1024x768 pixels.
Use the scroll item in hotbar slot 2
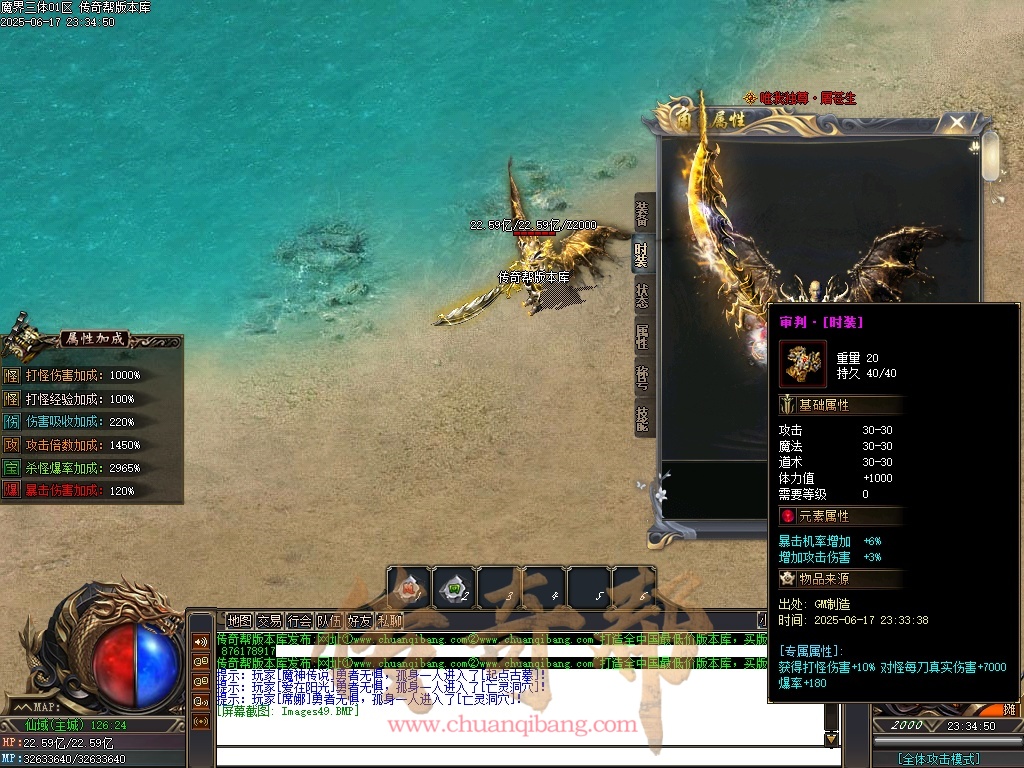coord(455,588)
